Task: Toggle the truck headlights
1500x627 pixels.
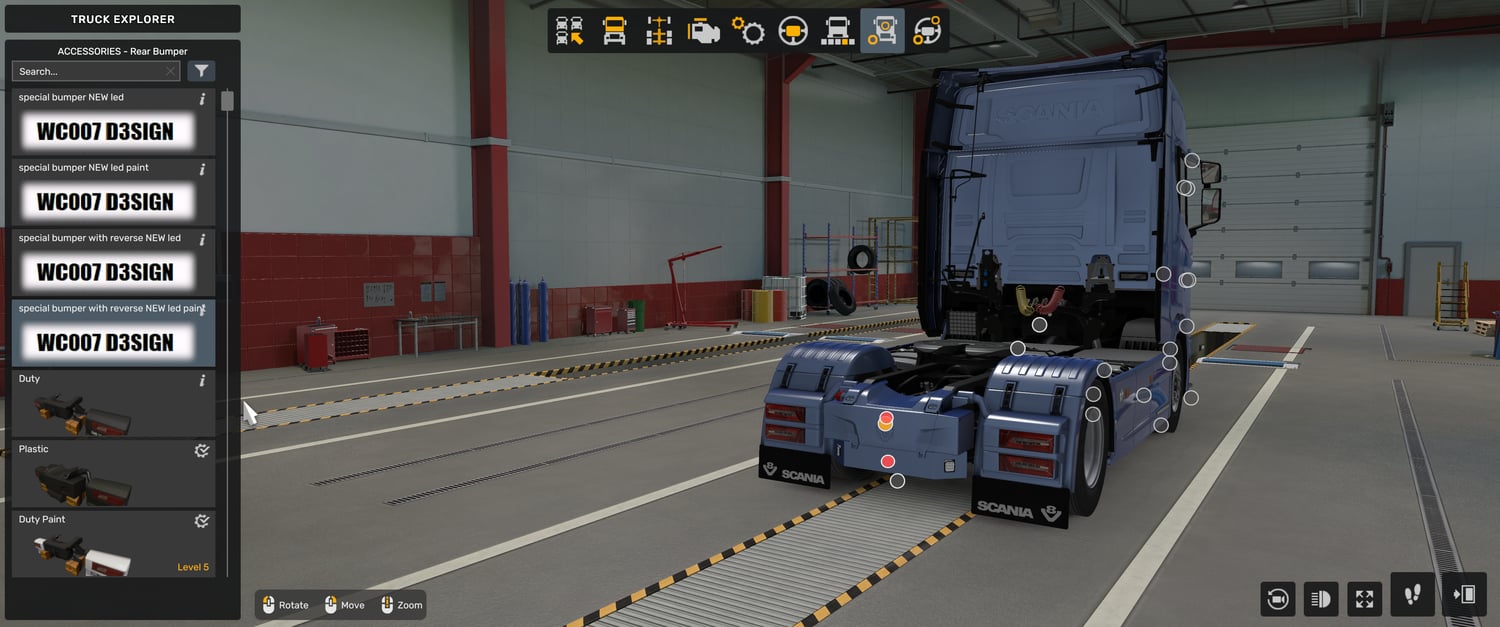Action: point(1321,599)
